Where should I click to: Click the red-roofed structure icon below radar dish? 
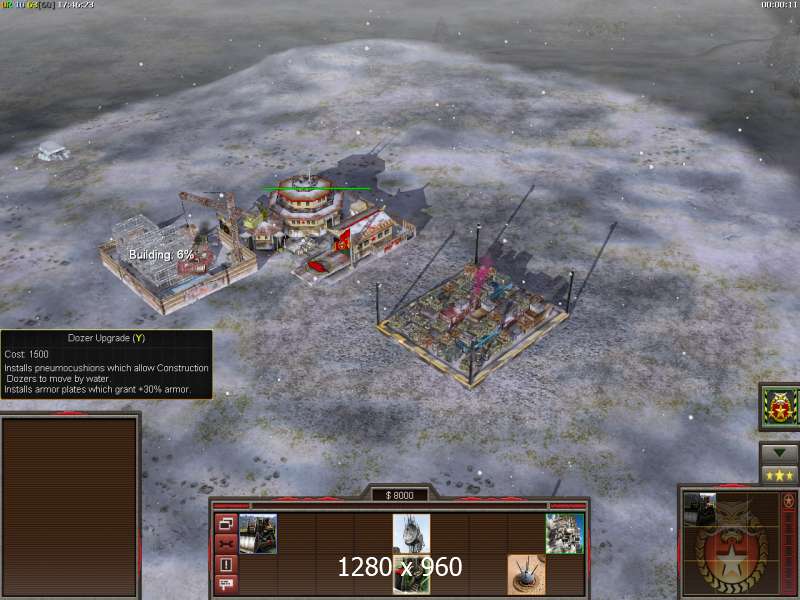[x=411, y=575]
